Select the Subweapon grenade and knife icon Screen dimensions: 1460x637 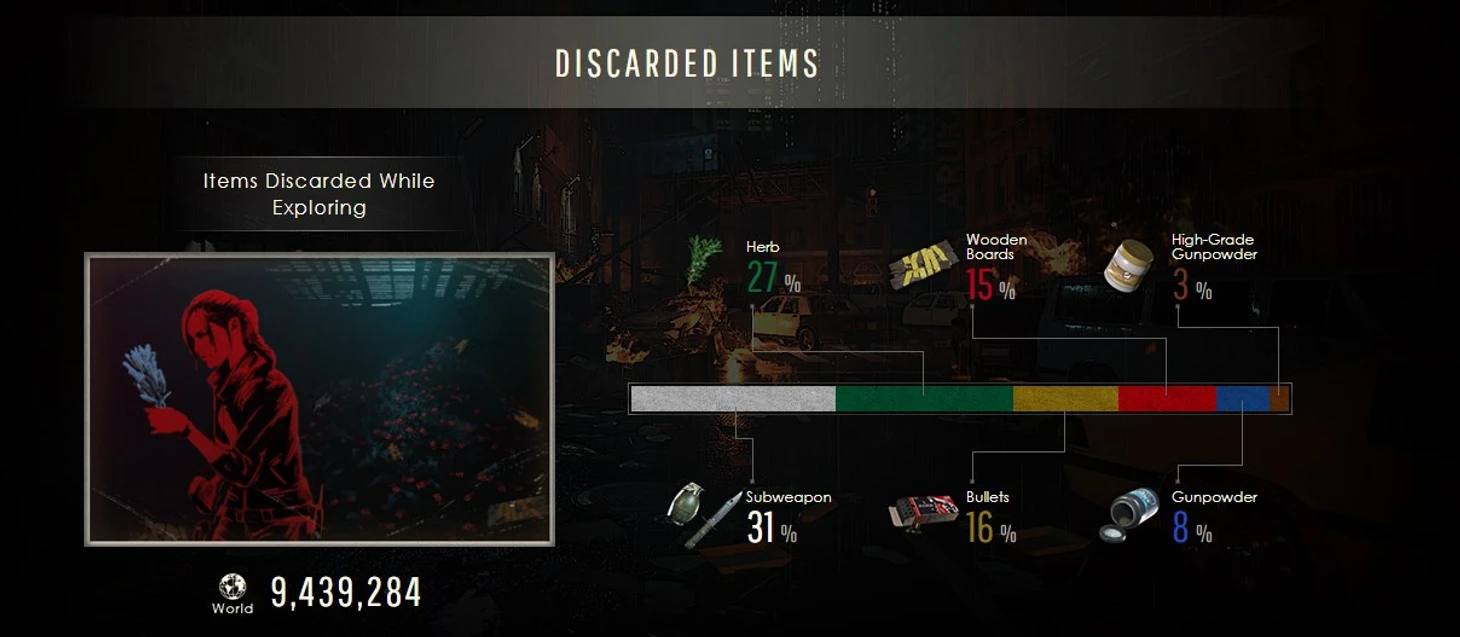point(704,514)
